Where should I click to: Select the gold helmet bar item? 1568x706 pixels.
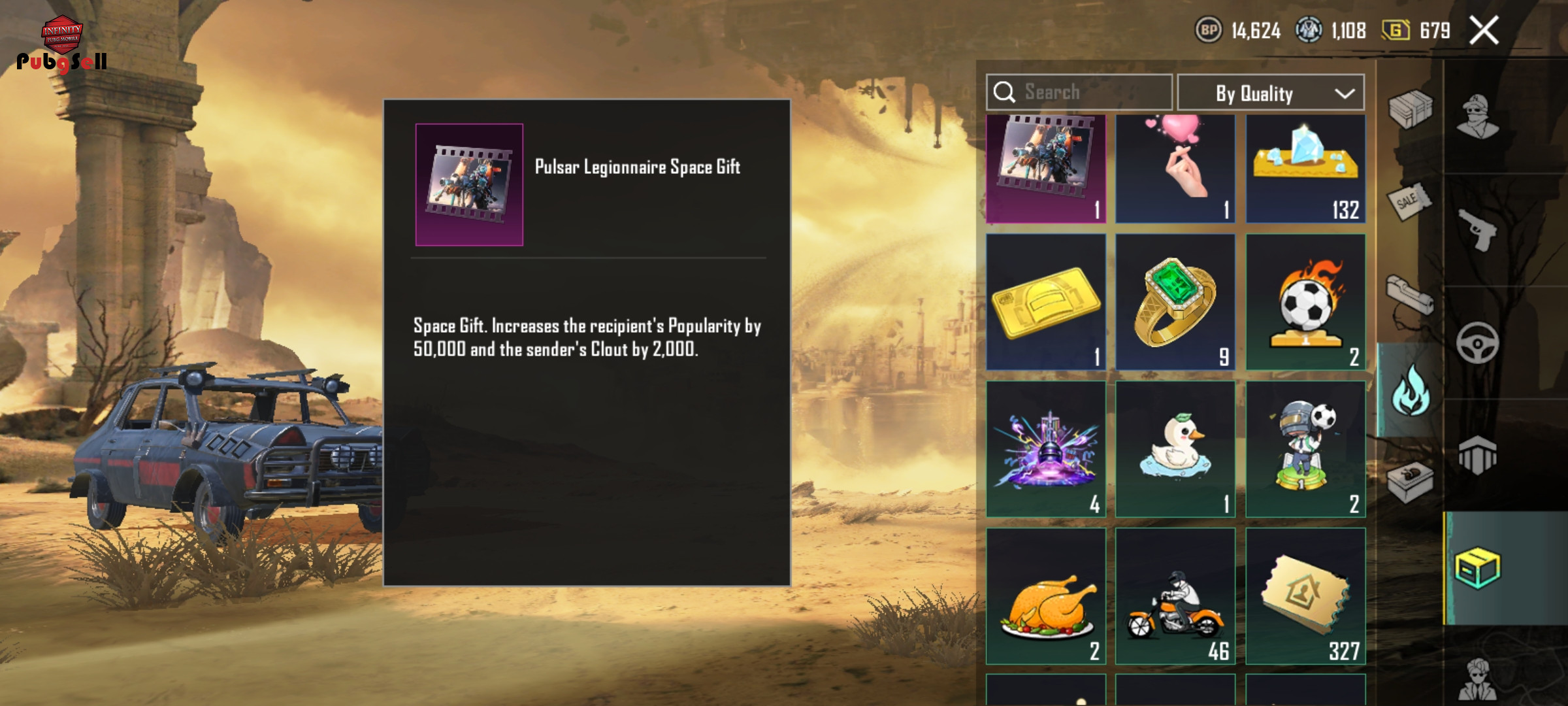1045,303
